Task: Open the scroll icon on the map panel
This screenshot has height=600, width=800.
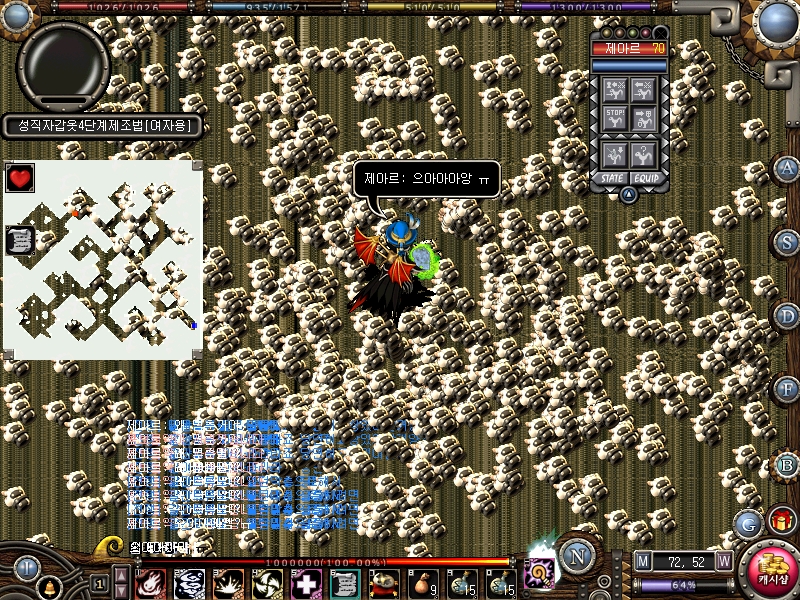Action: point(20,239)
